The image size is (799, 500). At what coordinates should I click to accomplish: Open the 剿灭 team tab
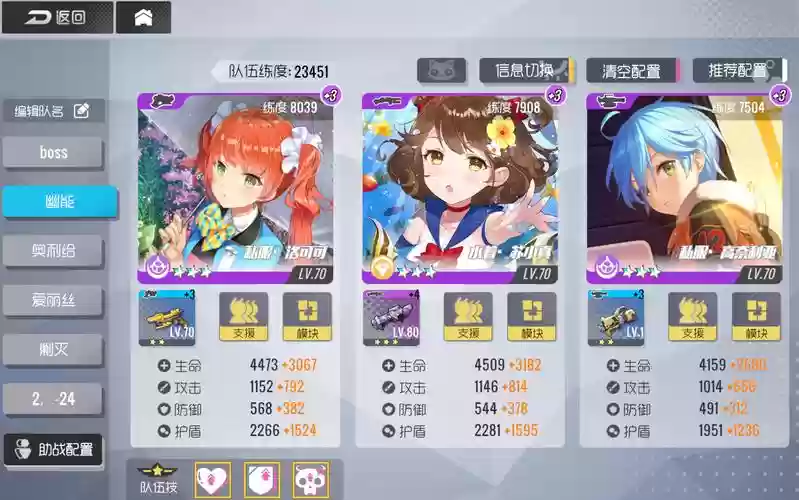[x=53, y=349]
